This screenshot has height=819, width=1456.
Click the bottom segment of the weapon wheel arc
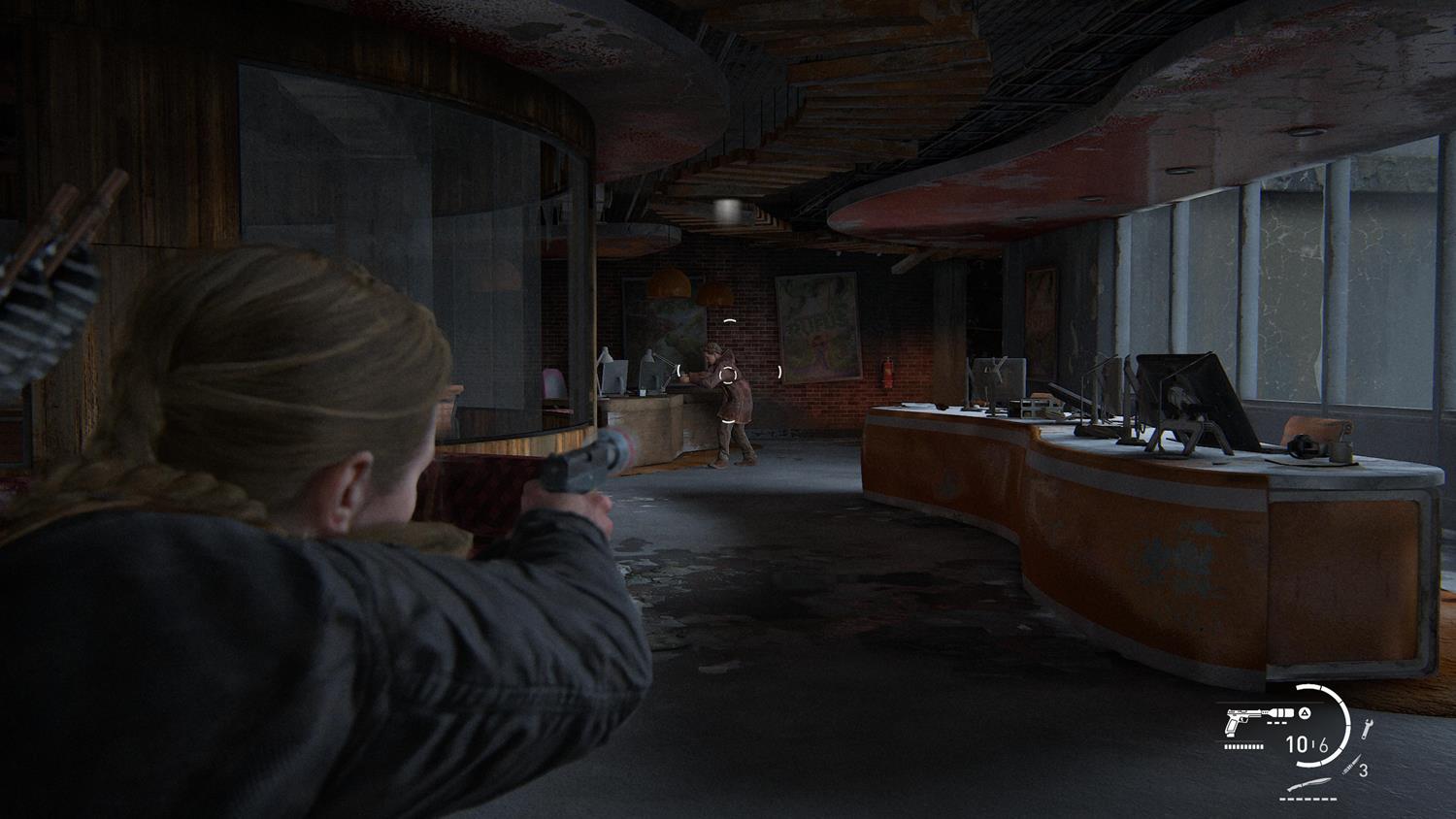(1309, 764)
